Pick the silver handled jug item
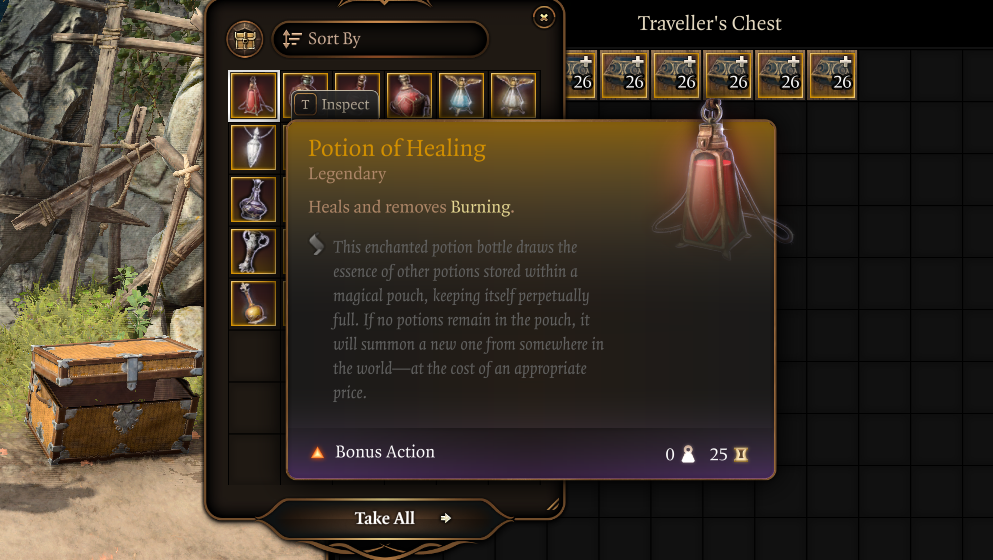Screen dimensions: 993x560 (x=254, y=251)
